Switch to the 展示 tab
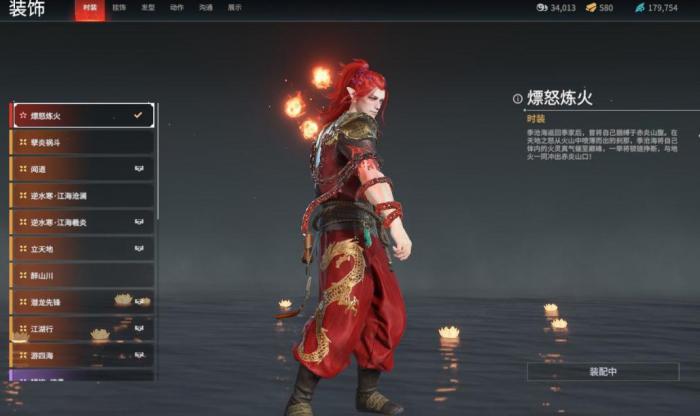The width and height of the screenshot is (700, 416). [234, 8]
